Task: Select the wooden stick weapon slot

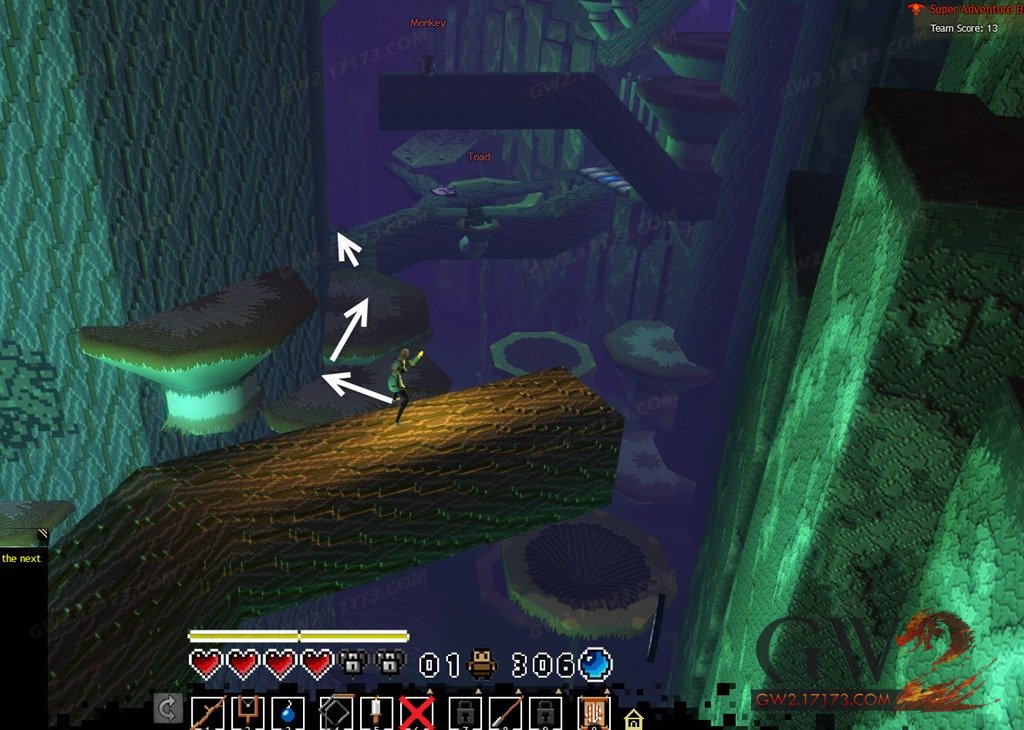Action: click(x=208, y=712)
